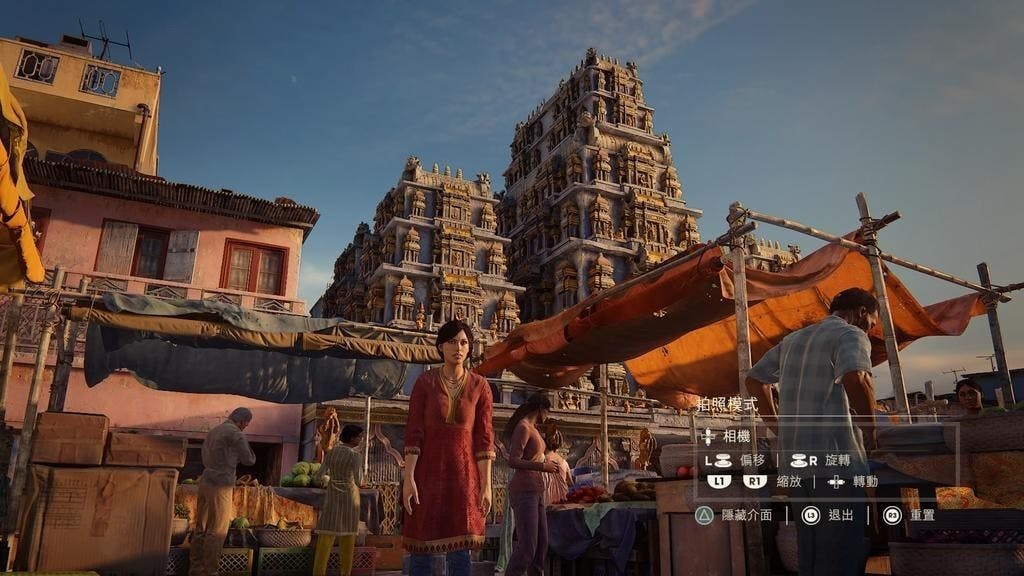Choose 隱藏介面 to hide the interface

[746, 515]
